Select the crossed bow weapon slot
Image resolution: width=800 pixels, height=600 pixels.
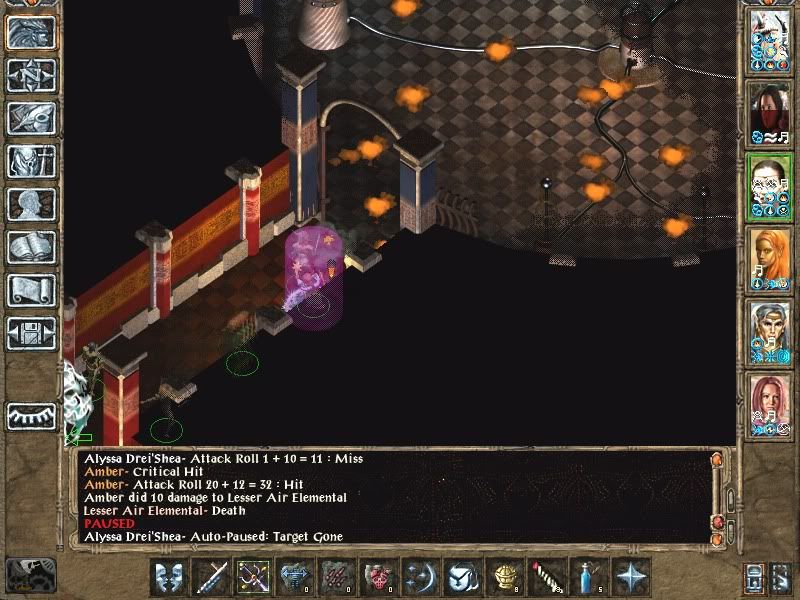254,577
